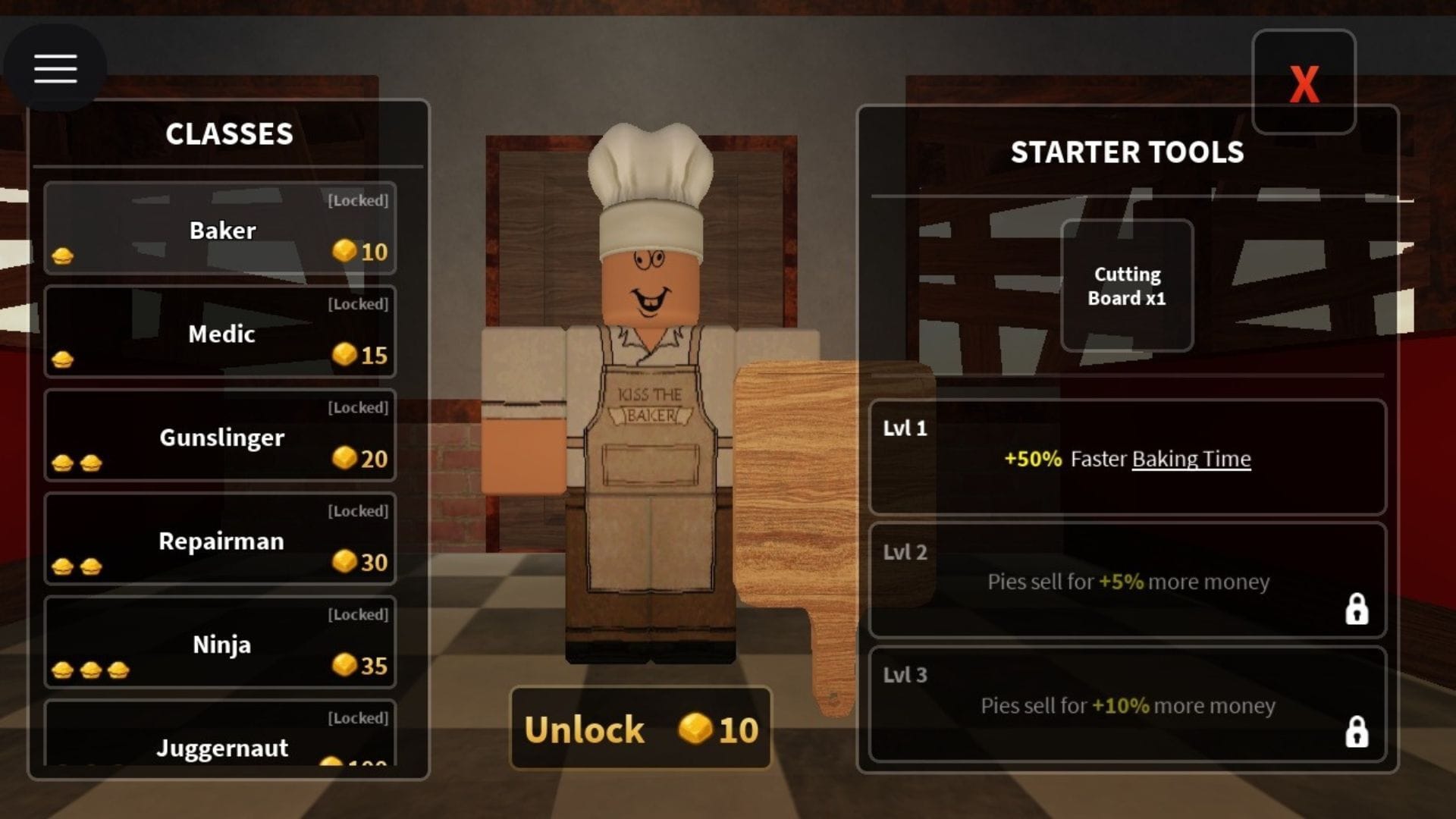Image resolution: width=1456 pixels, height=819 pixels.
Task: Open the hamburger menu
Action: coord(55,67)
